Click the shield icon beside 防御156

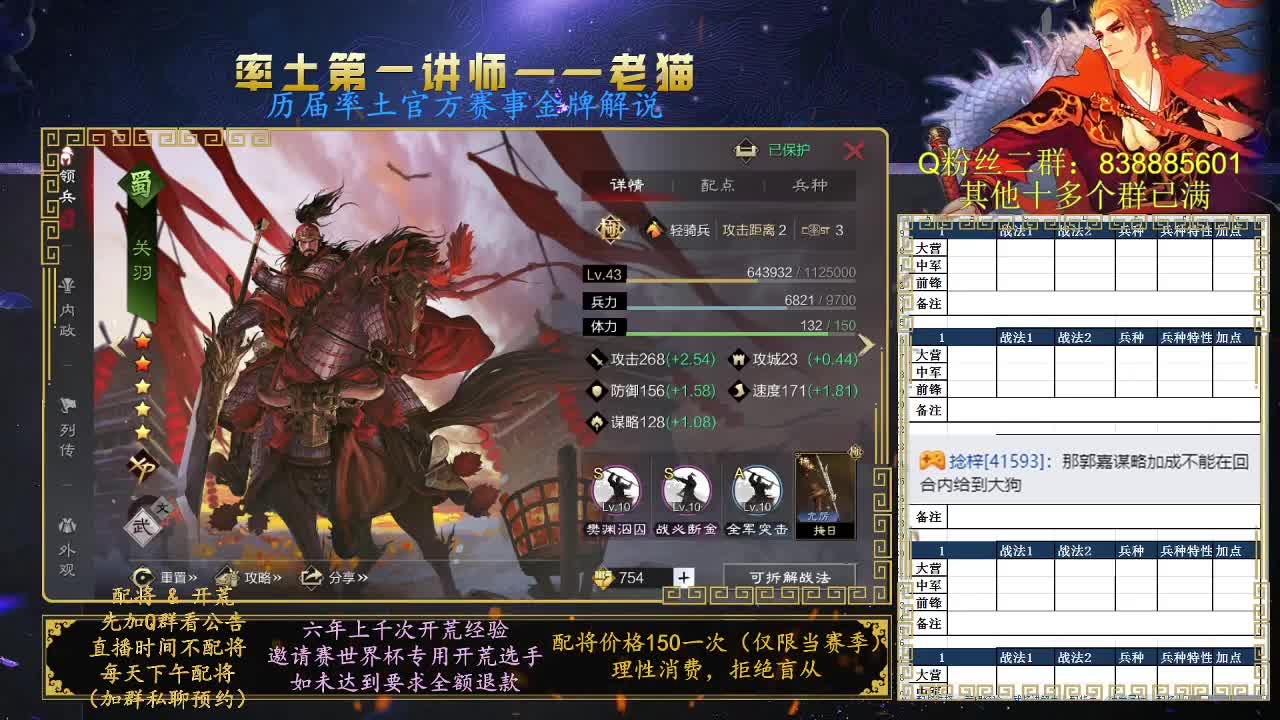[597, 388]
